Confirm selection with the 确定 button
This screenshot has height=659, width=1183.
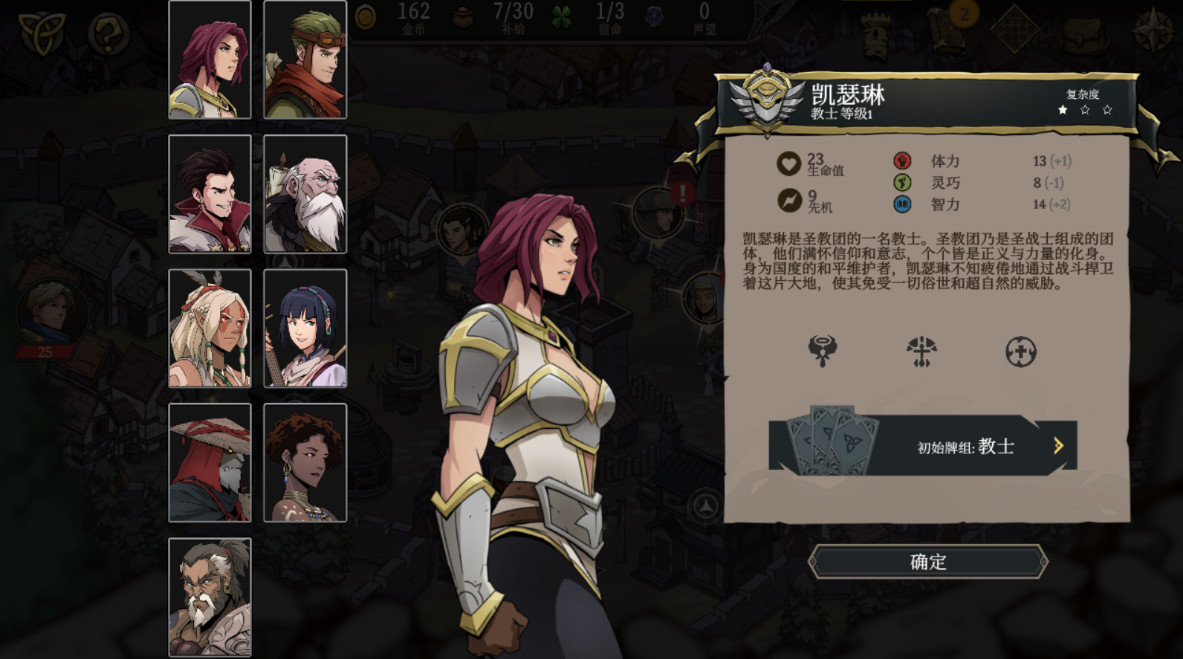click(x=928, y=562)
